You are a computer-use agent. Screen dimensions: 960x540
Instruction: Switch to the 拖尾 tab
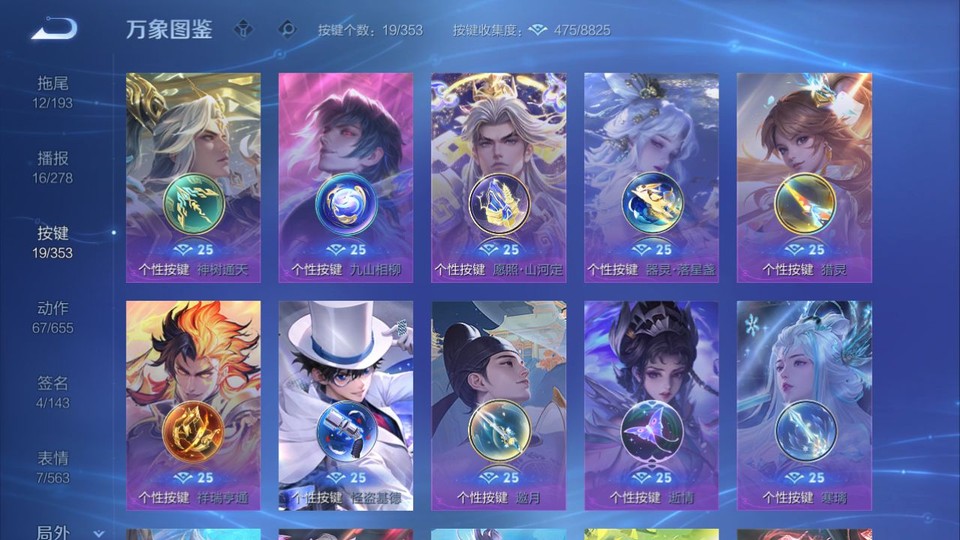[53, 92]
